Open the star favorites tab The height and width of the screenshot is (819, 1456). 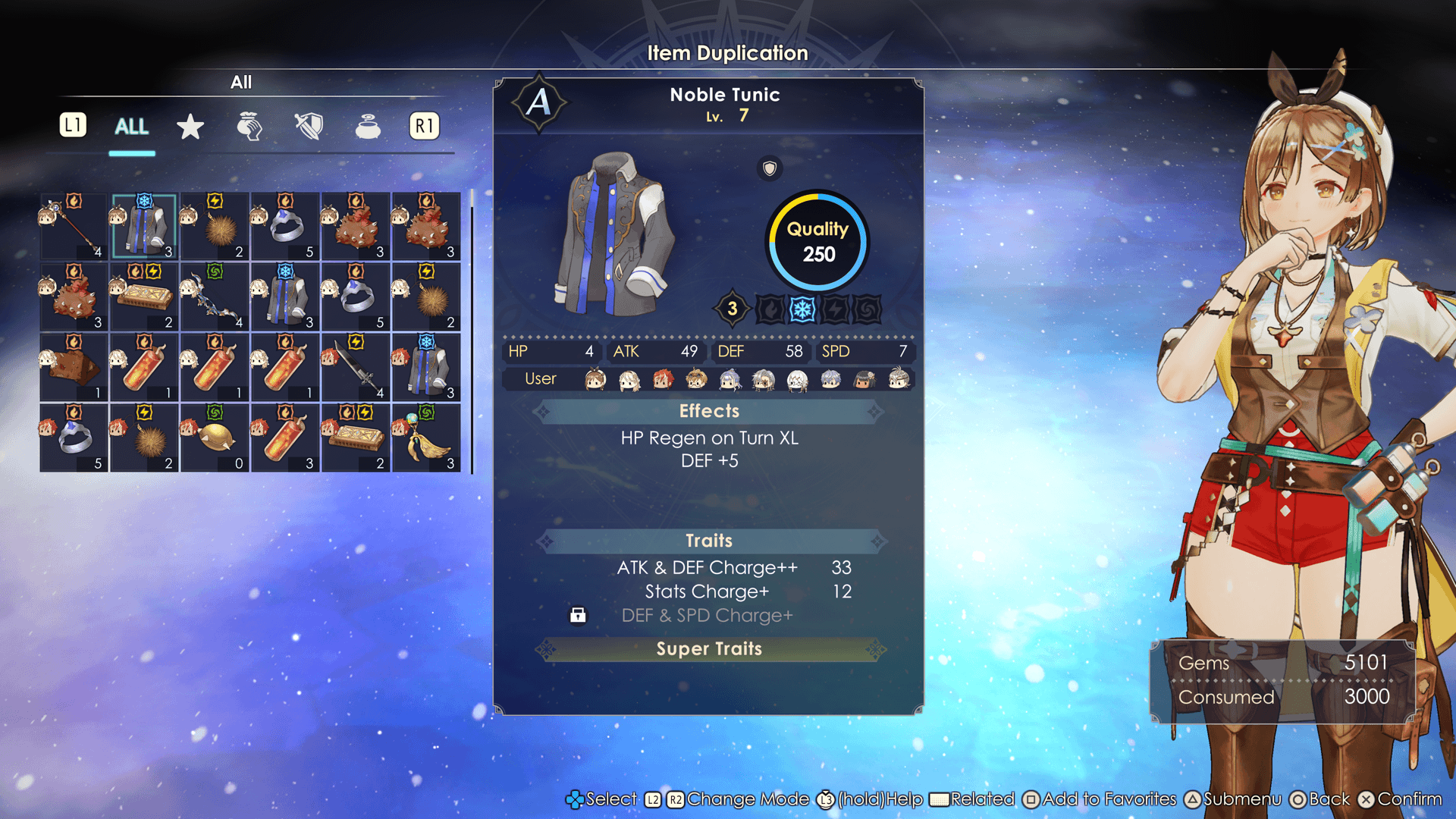[190, 127]
